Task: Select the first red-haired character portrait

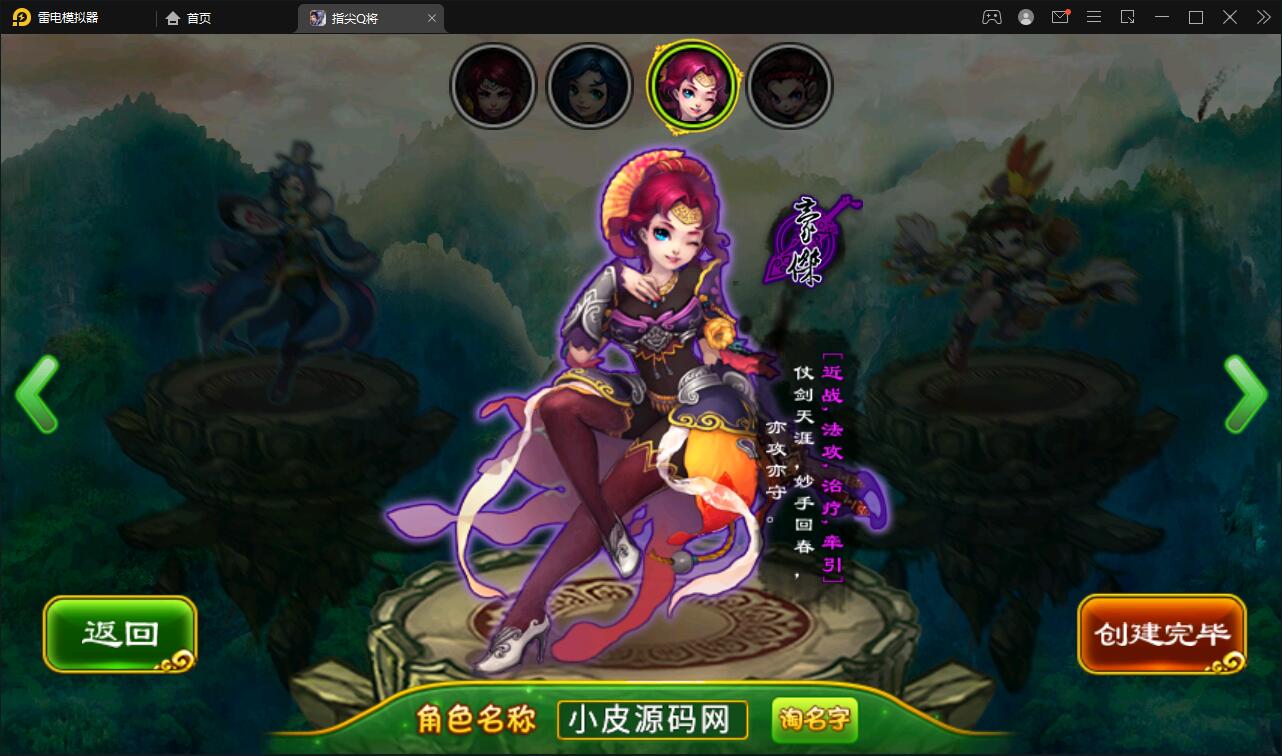Action: [492, 86]
